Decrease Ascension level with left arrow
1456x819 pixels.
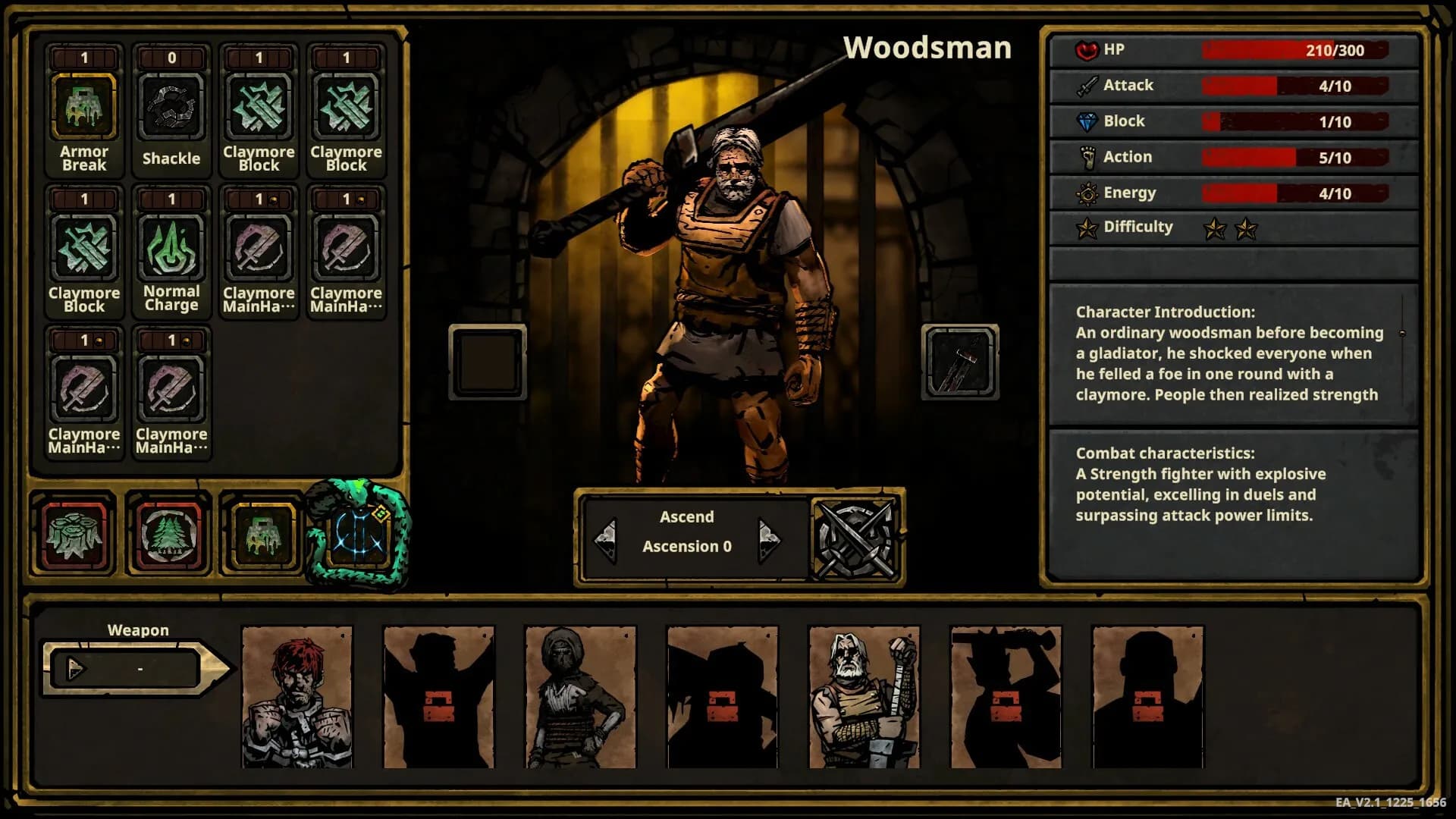pos(606,539)
